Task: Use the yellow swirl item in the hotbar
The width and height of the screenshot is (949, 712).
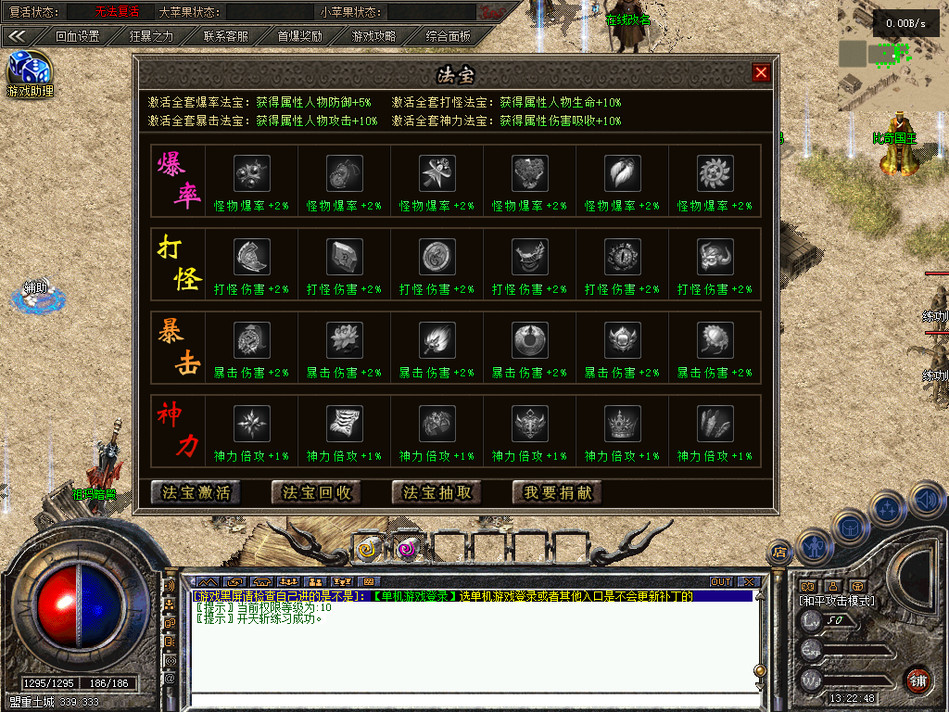Action: tap(367, 548)
